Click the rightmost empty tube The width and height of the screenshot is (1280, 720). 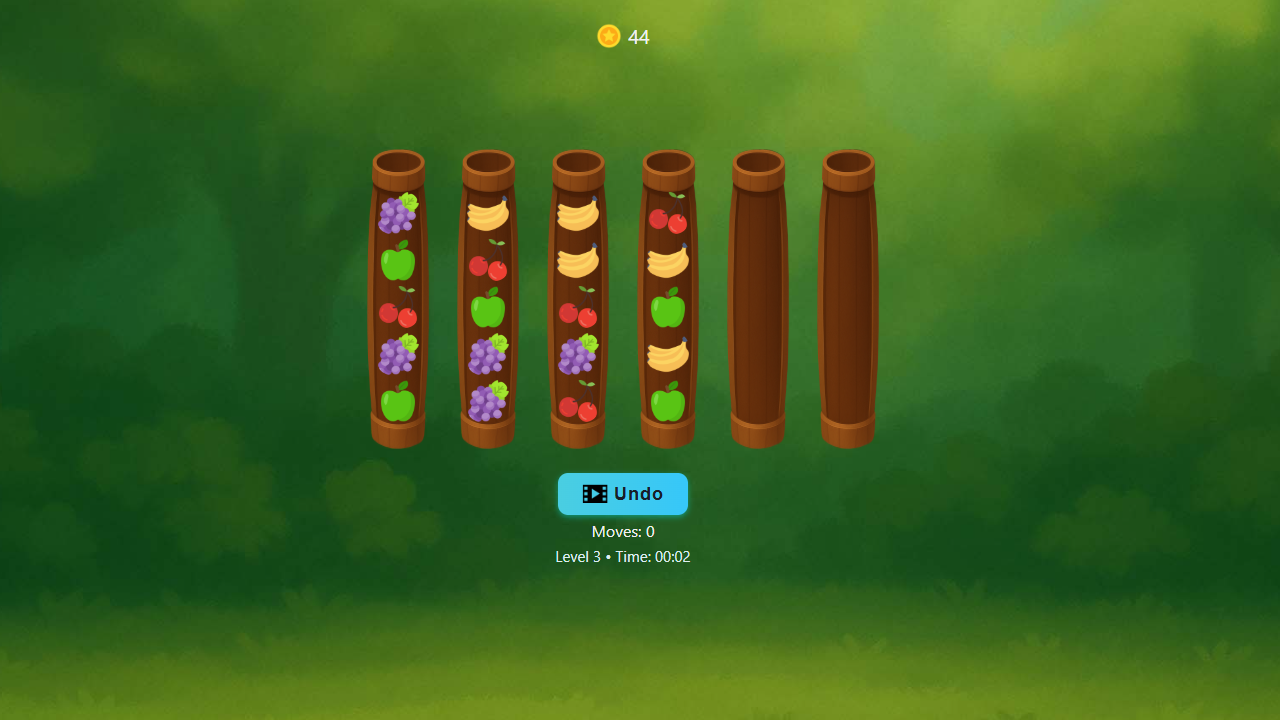[x=847, y=300]
